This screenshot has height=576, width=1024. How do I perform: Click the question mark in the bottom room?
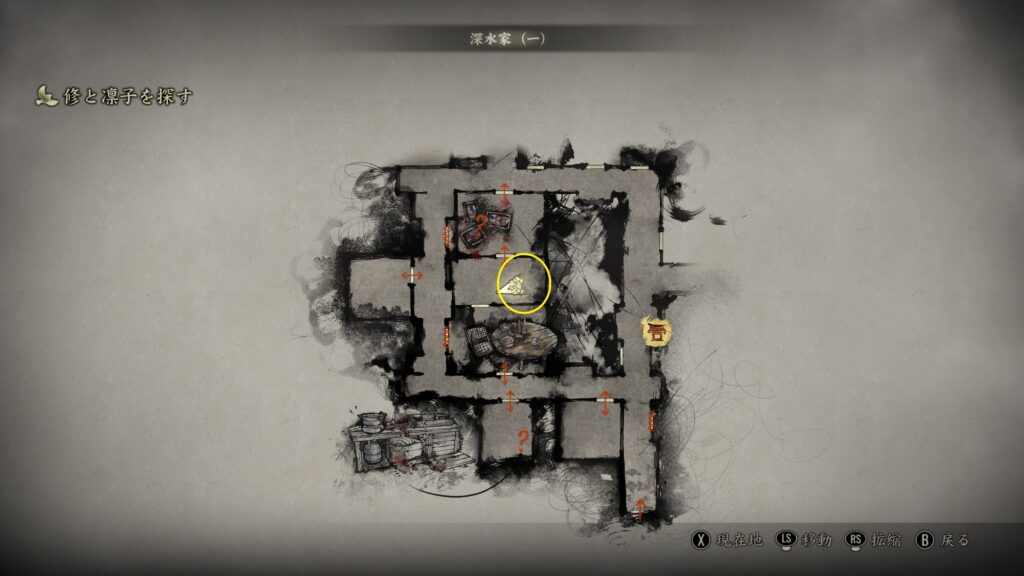point(522,437)
